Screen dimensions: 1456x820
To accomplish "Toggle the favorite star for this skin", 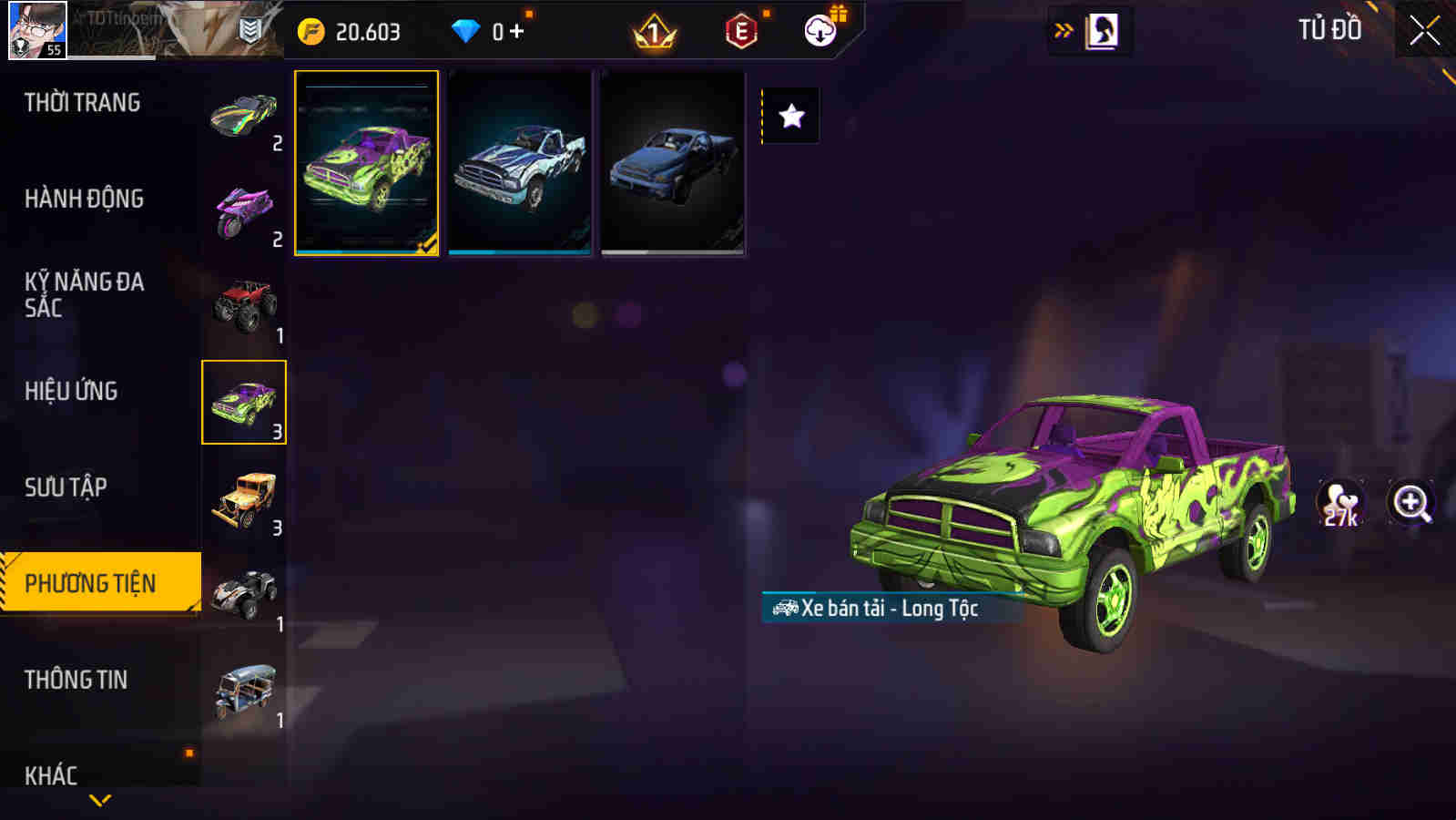I will pyautogui.click(x=791, y=115).
